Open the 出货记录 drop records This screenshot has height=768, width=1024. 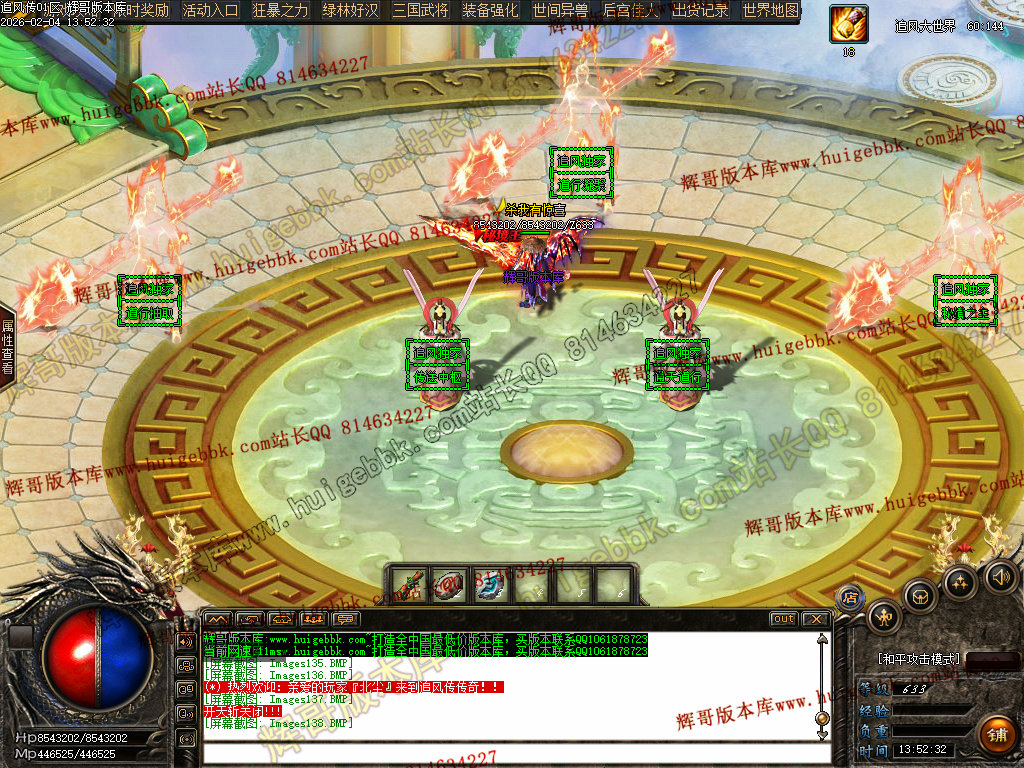pyautogui.click(x=700, y=11)
